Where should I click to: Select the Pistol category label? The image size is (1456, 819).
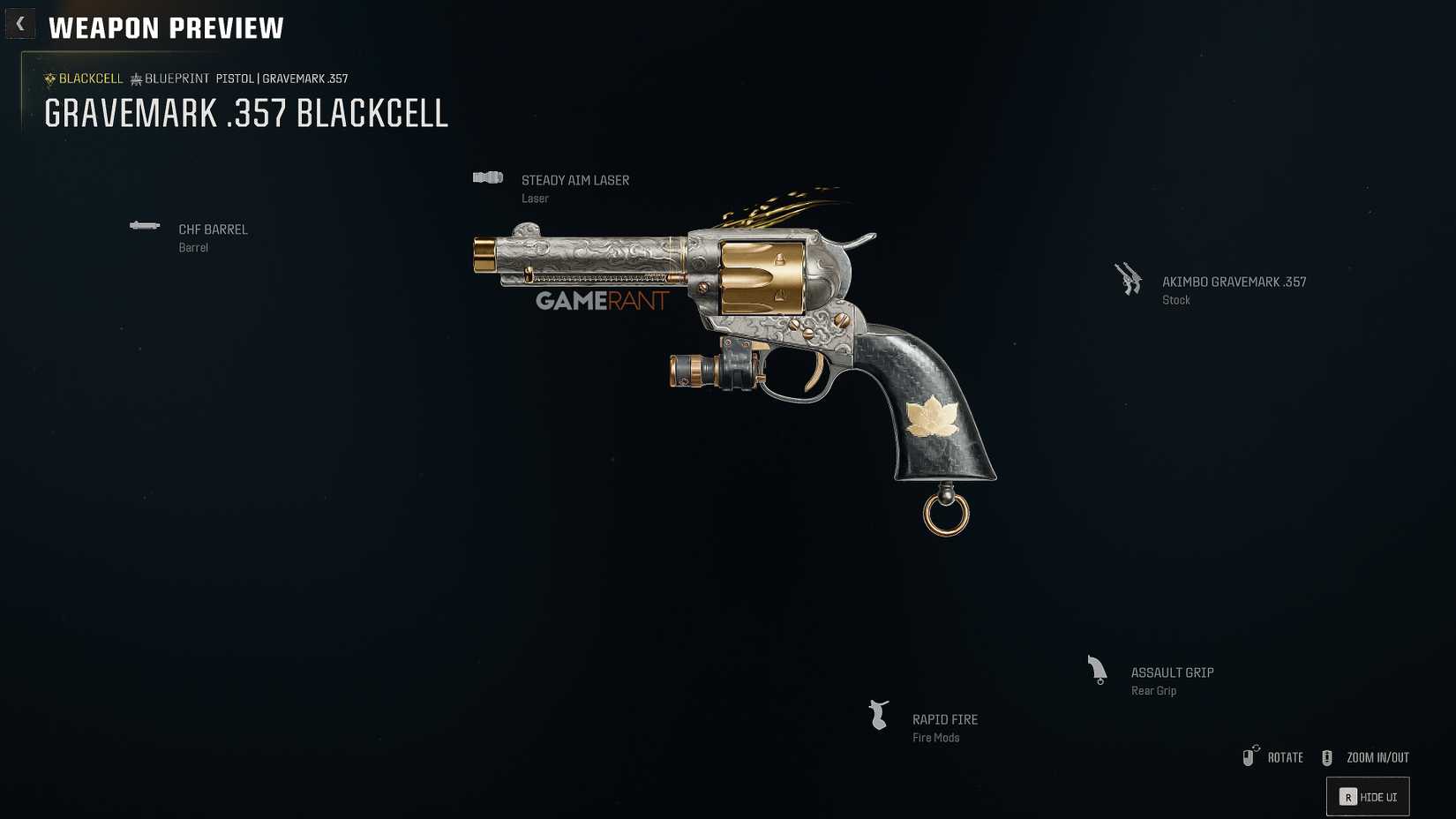pos(233,79)
